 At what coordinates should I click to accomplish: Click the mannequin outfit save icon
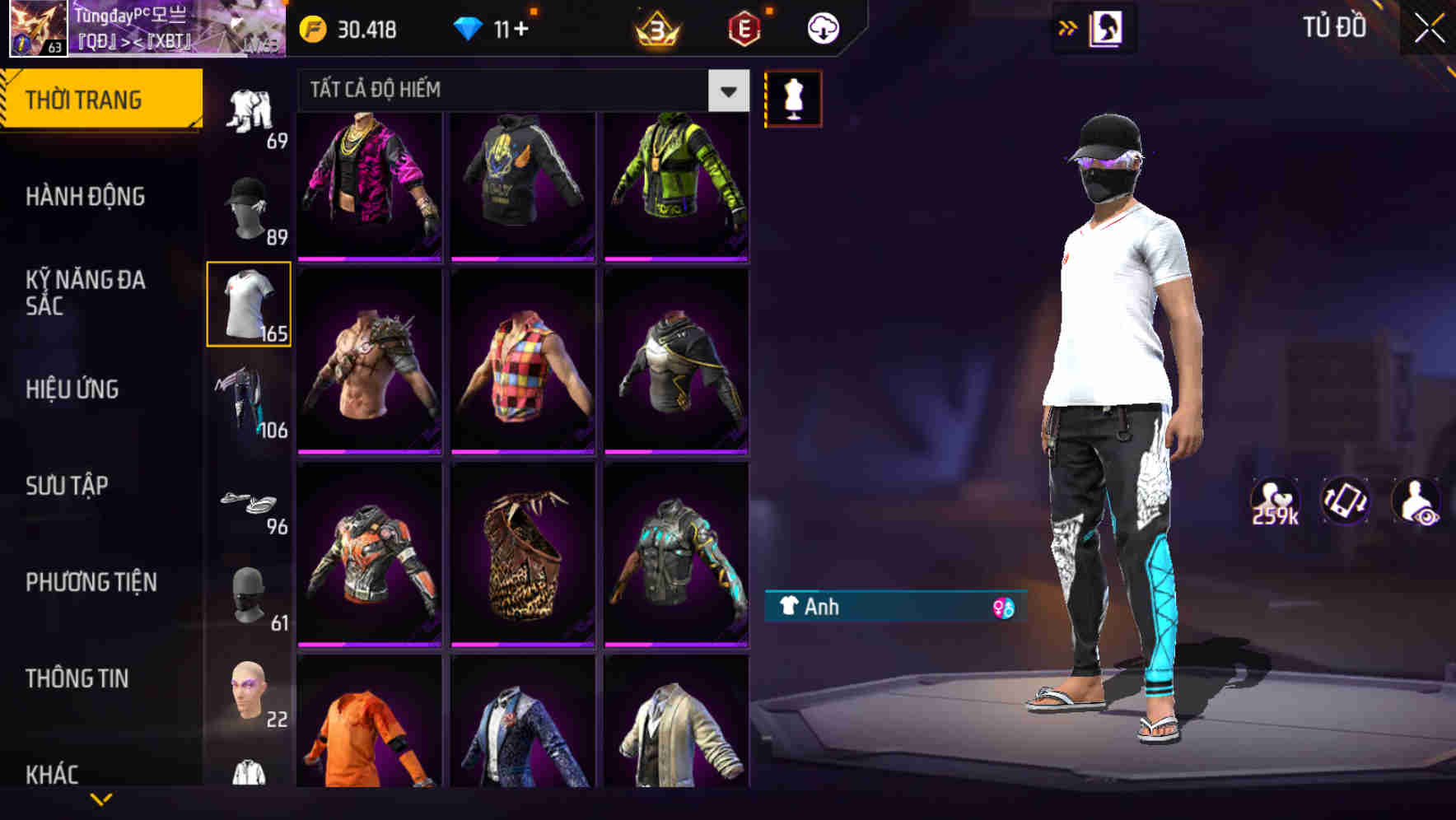(793, 97)
